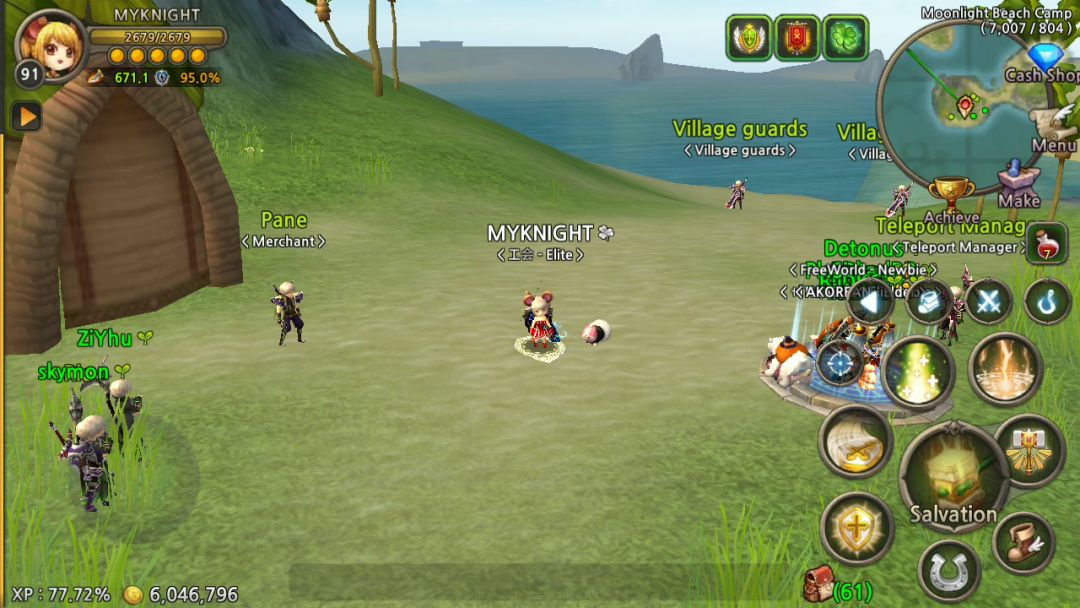This screenshot has width=1080, height=608.
Task: Open the Make crafting anvil
Action: 1020,183
